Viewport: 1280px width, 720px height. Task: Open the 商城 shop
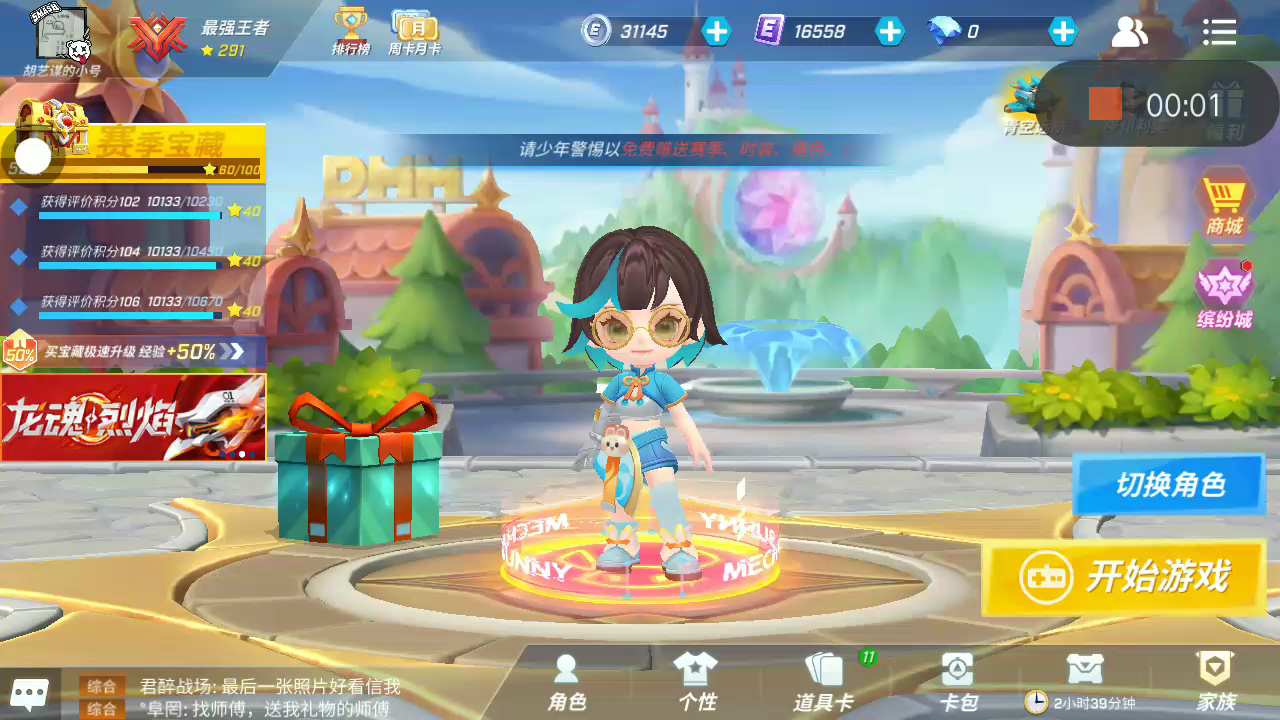(1223, 206)
